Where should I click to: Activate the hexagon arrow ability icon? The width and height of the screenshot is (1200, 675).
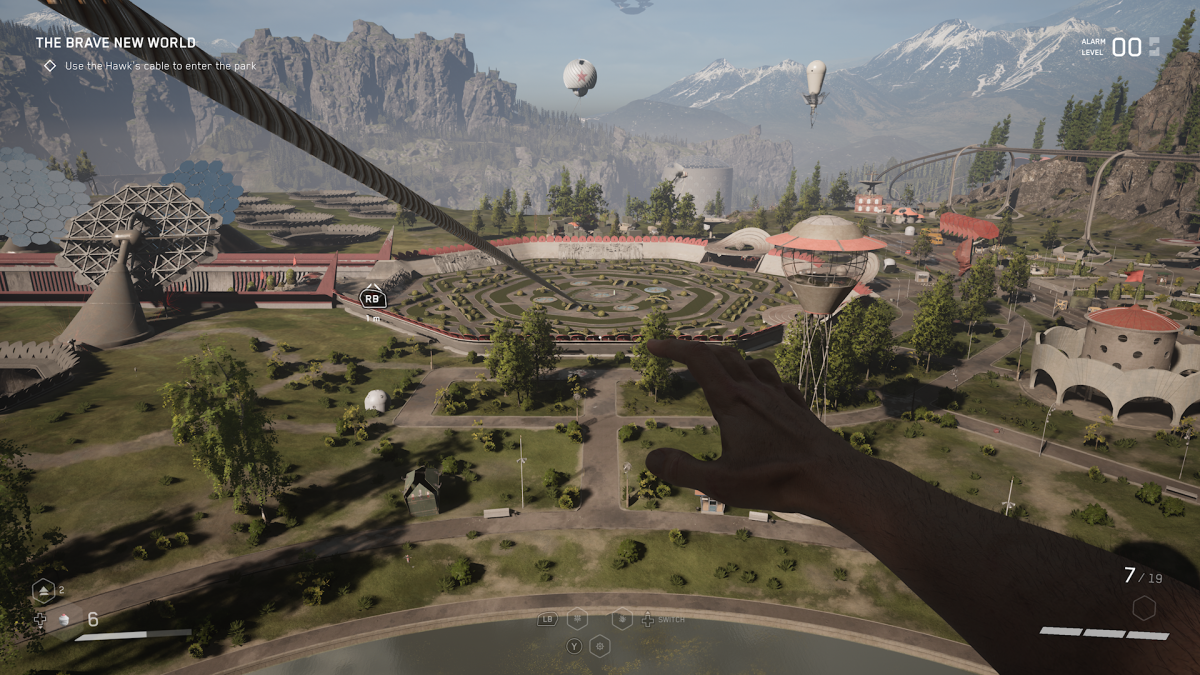pyautogui.click(x=45, y=591)
